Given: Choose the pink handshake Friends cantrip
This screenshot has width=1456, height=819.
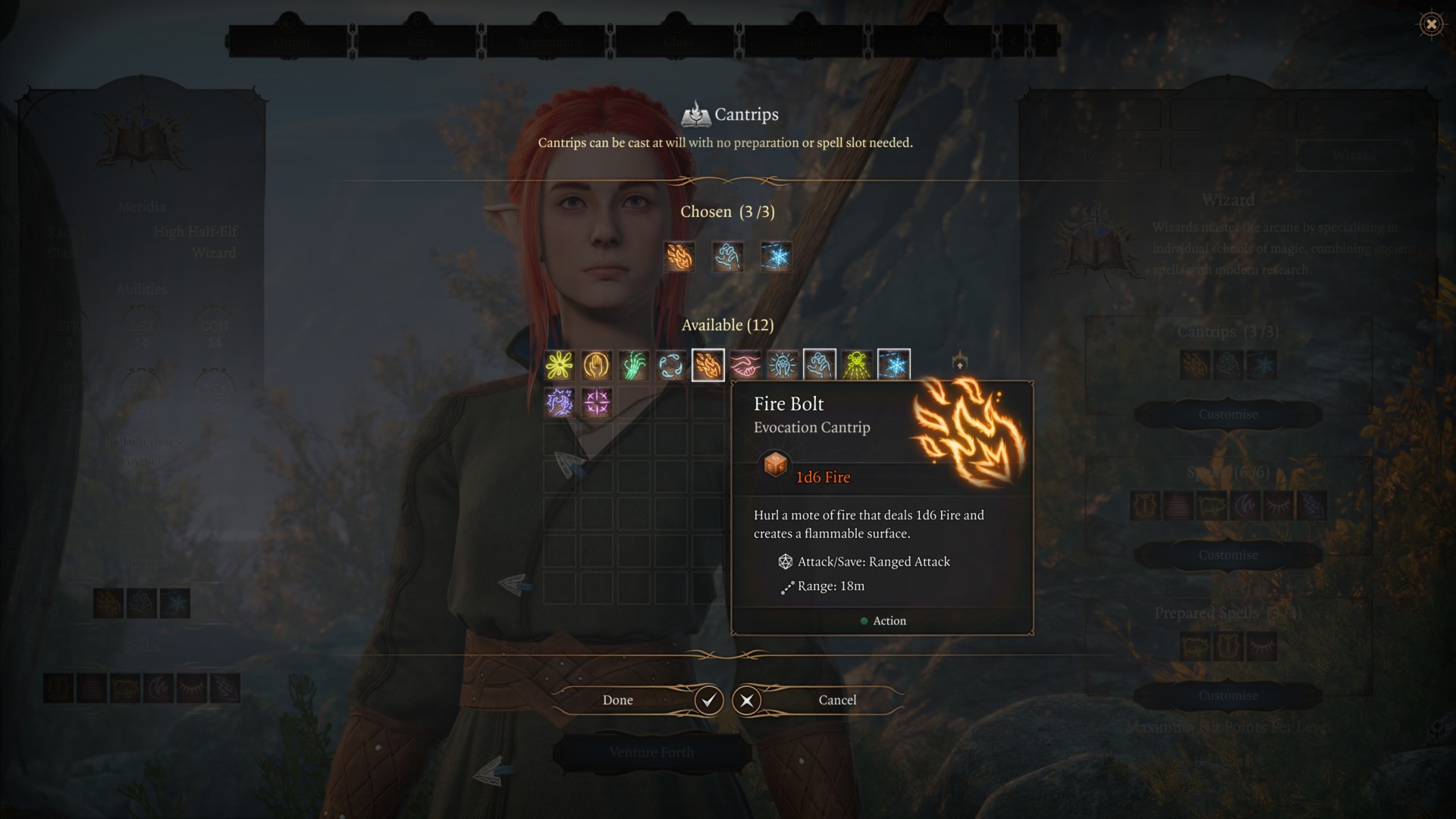Looking at the screenshot, I should pyautogui.click(x=745, y=366).
